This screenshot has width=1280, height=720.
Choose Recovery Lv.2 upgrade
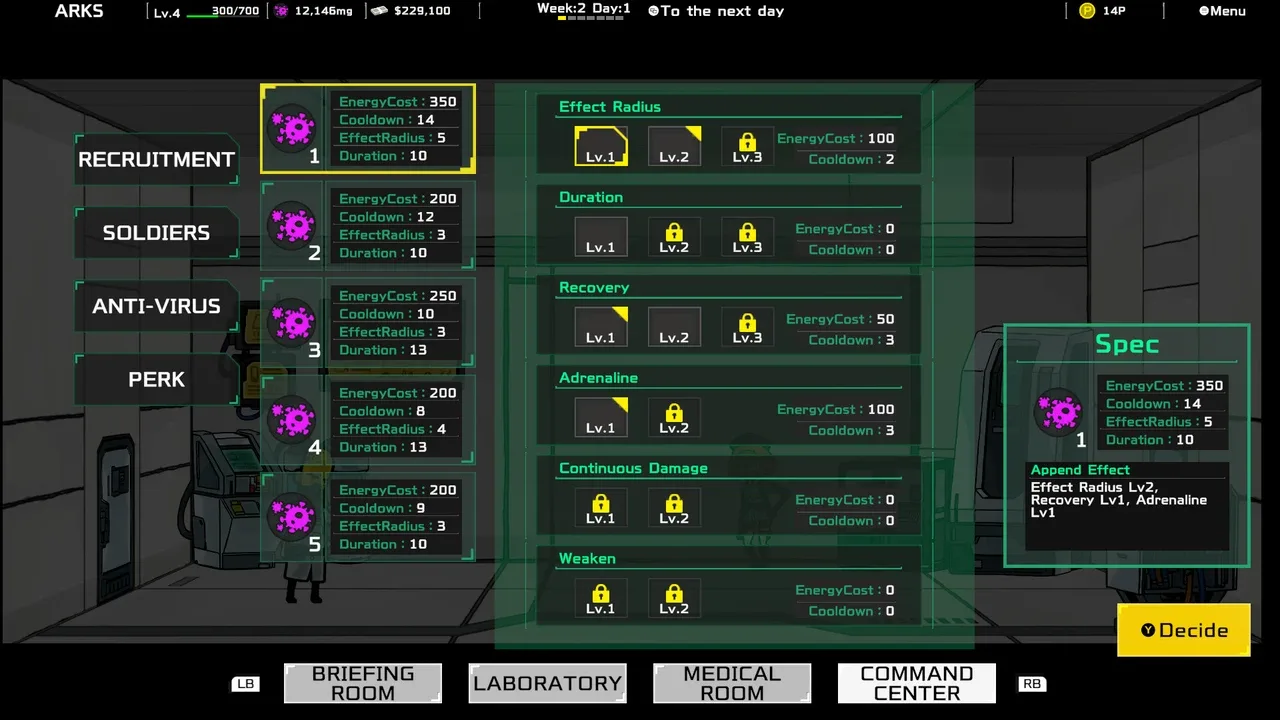pyautogui.click(x=674, y=327)
